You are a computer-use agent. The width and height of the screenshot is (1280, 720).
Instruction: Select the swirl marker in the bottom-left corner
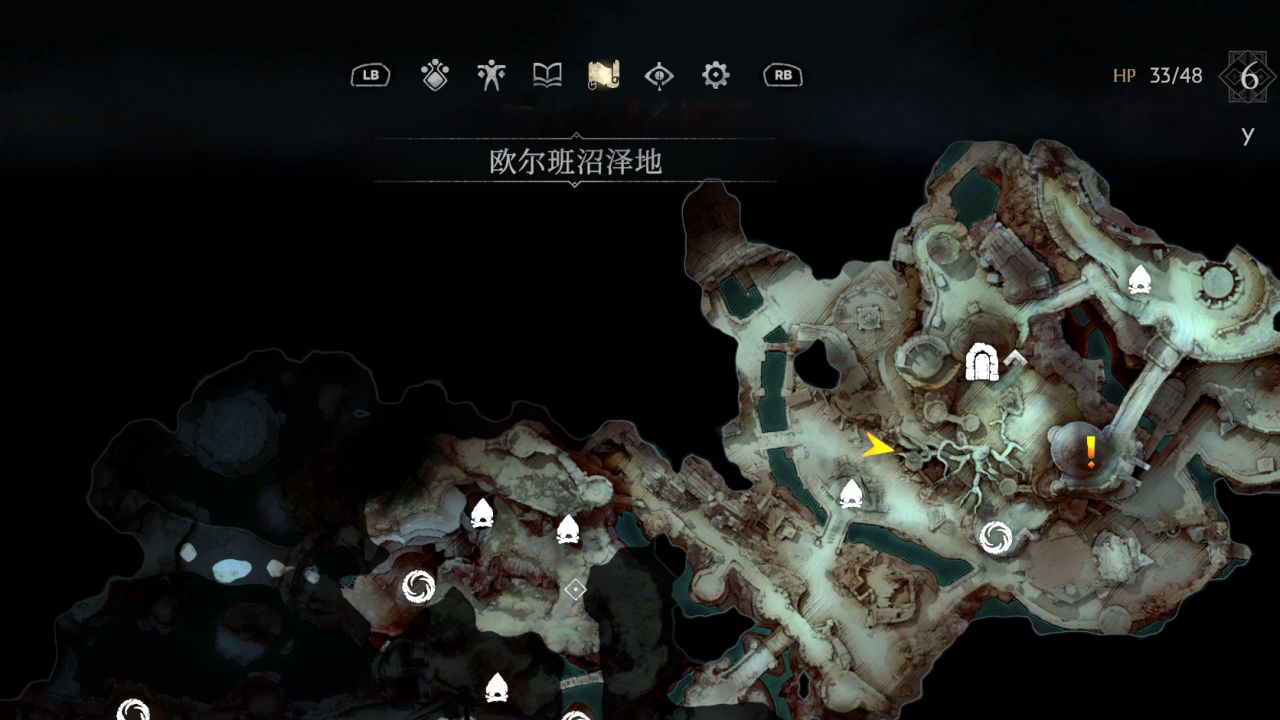point(130,710)
